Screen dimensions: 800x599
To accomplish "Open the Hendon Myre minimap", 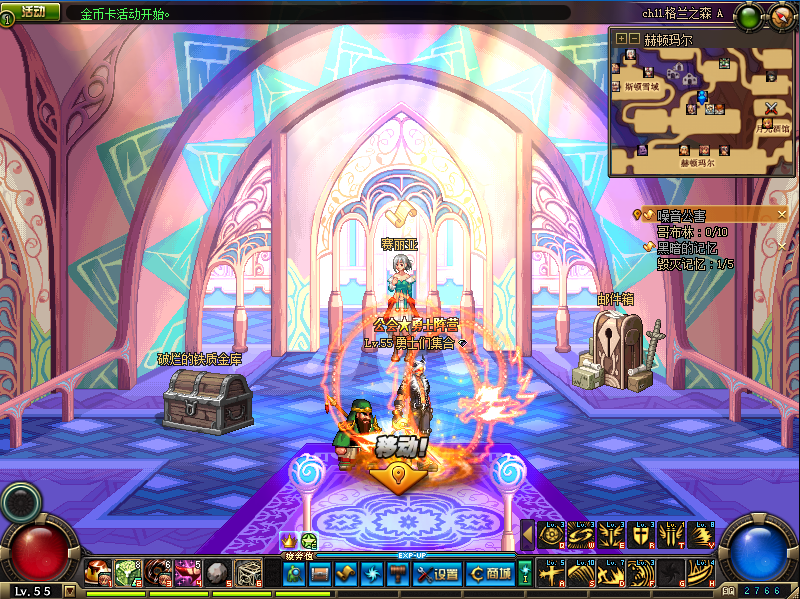I will click(700, 108).
